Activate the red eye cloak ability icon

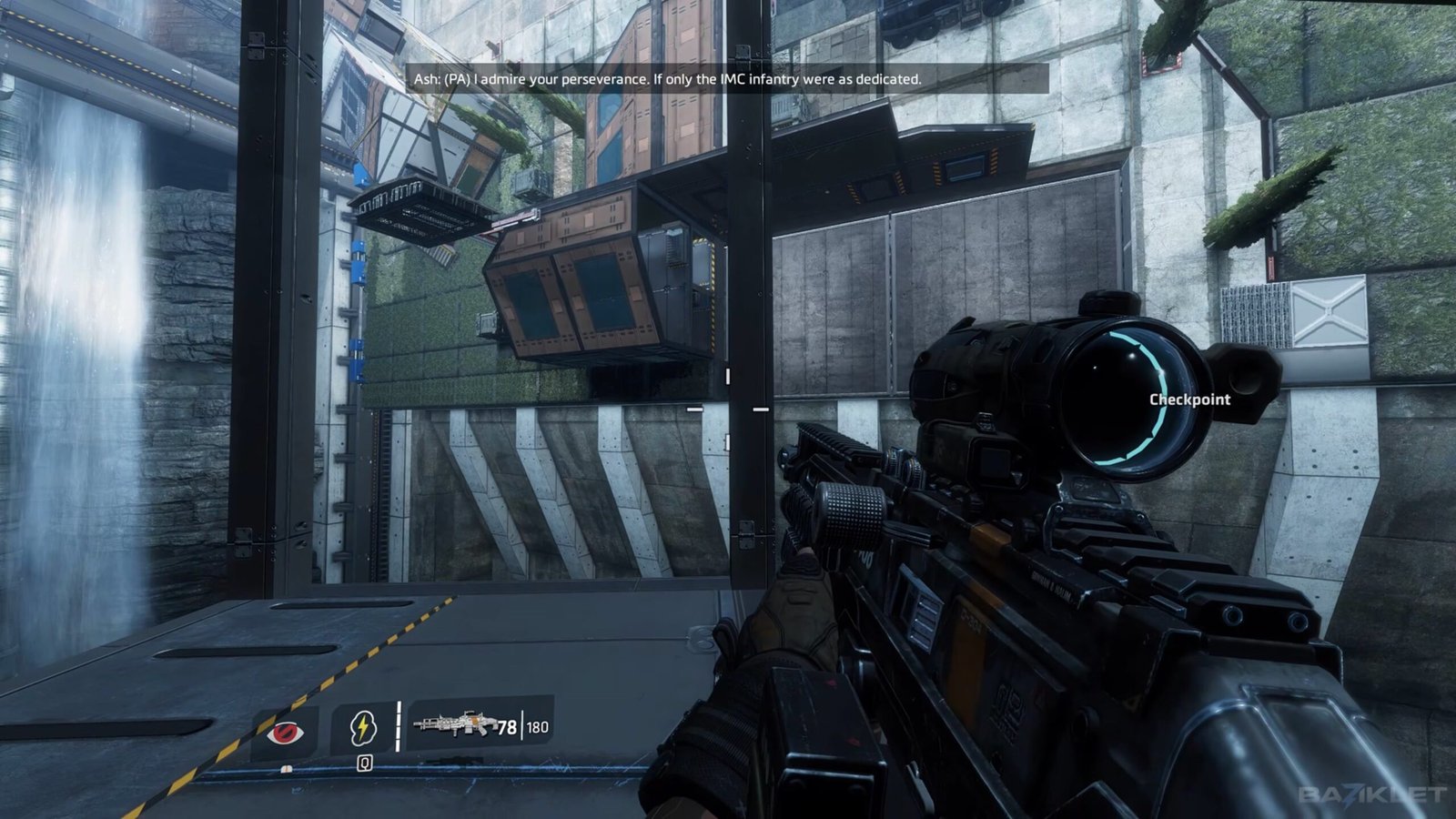[x=284, y=732]
